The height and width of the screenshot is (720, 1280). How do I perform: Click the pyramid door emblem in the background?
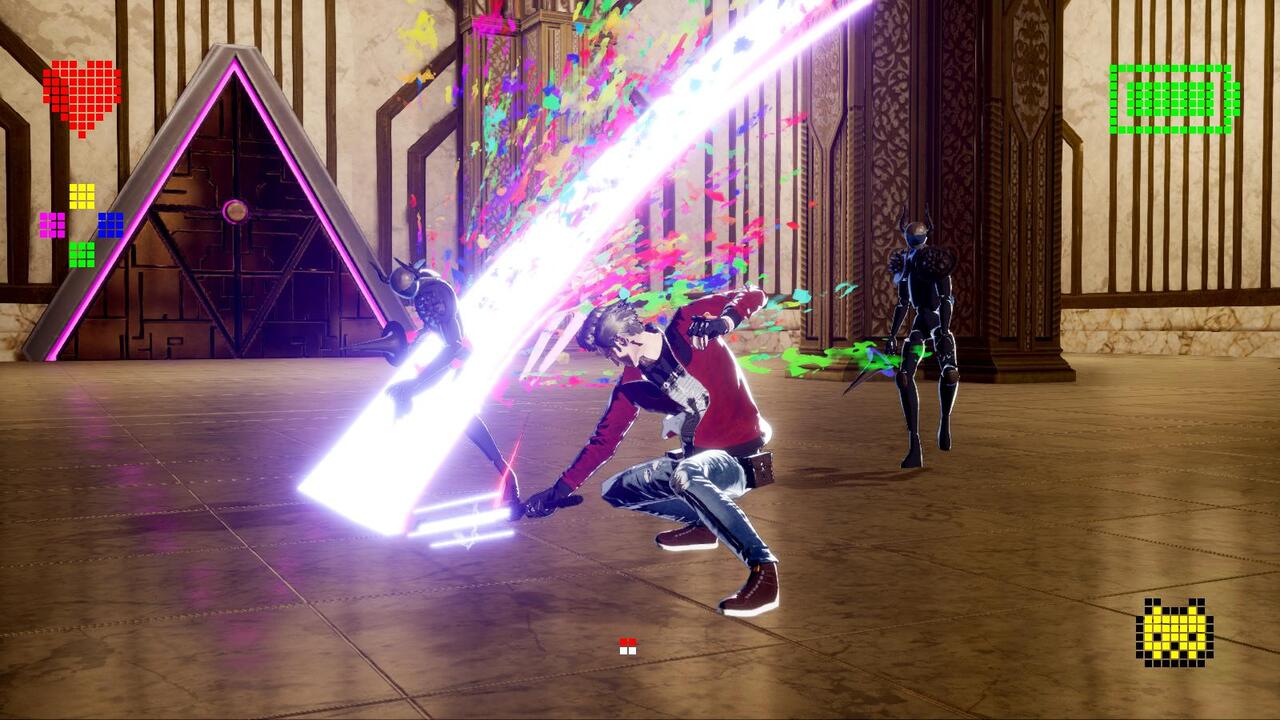point(238,213)
